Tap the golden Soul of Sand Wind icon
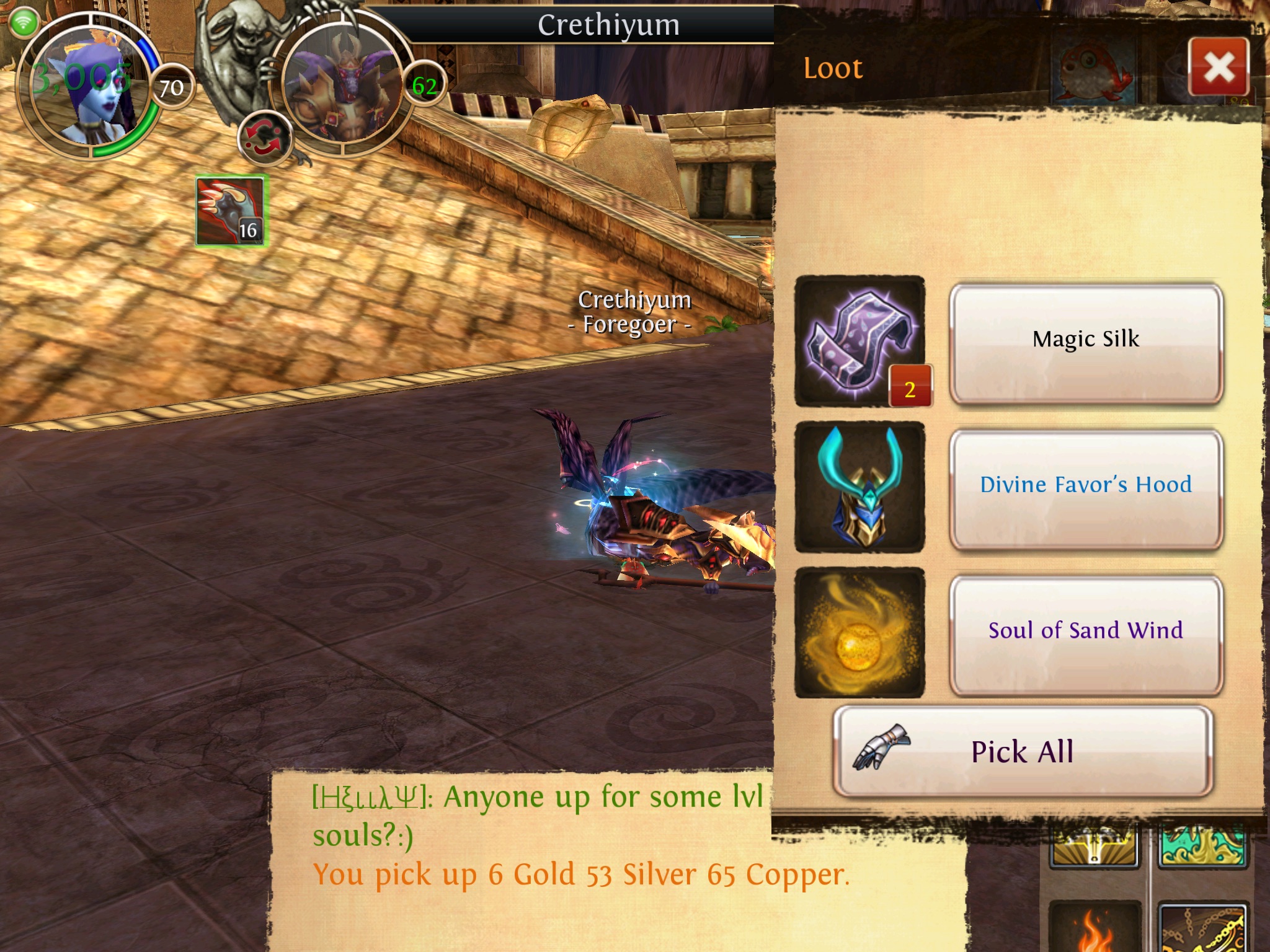 pyautogui.click(x=860, y=633)
